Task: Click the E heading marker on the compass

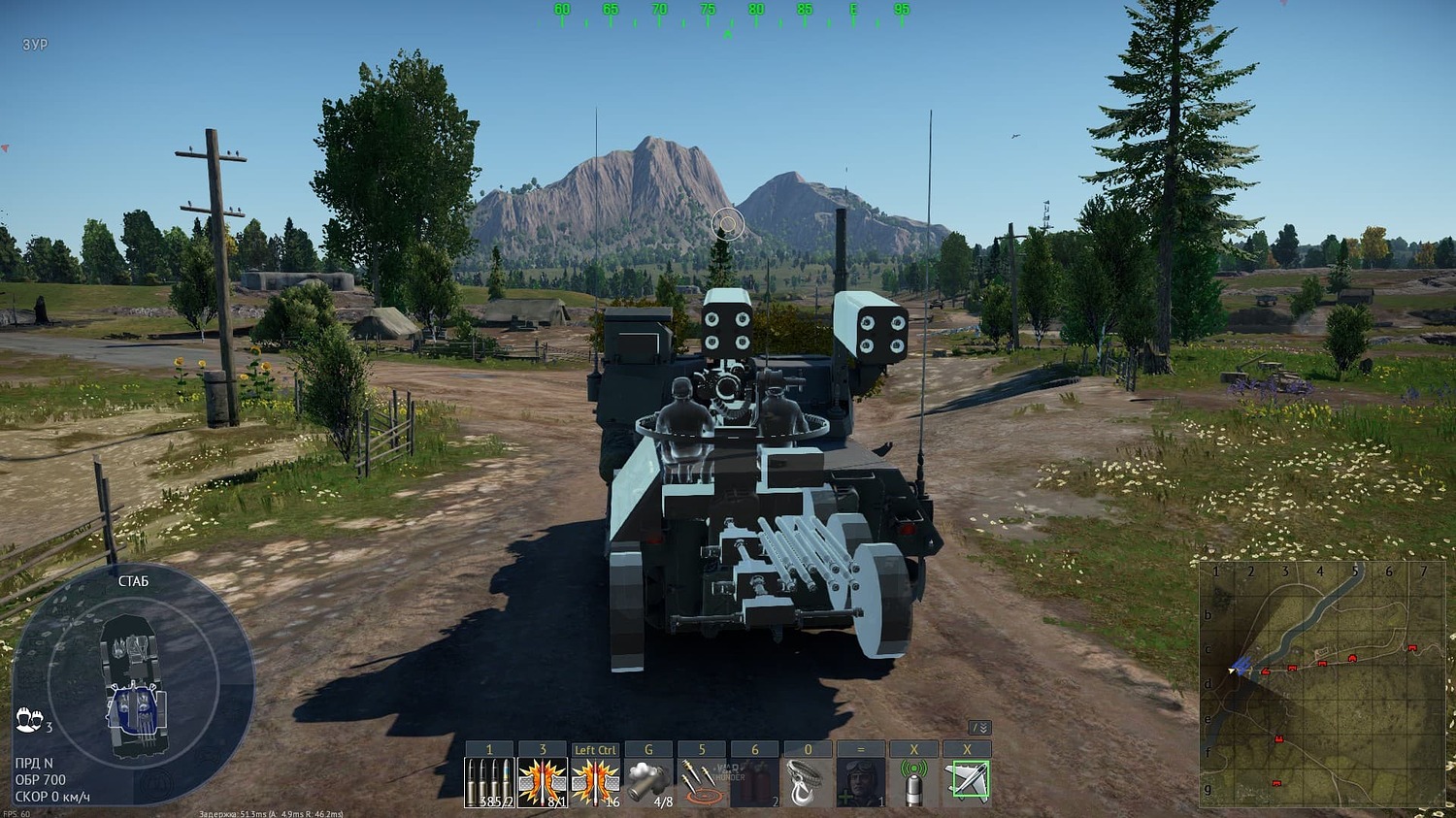Action: click(853, 8)
